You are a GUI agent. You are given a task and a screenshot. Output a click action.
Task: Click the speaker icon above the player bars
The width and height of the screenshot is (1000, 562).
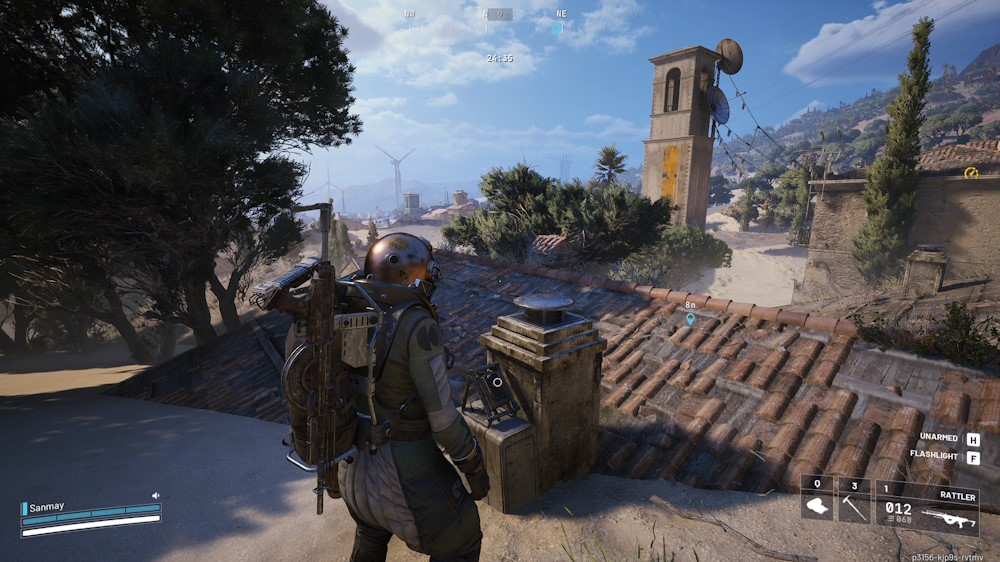coord(156,495)
